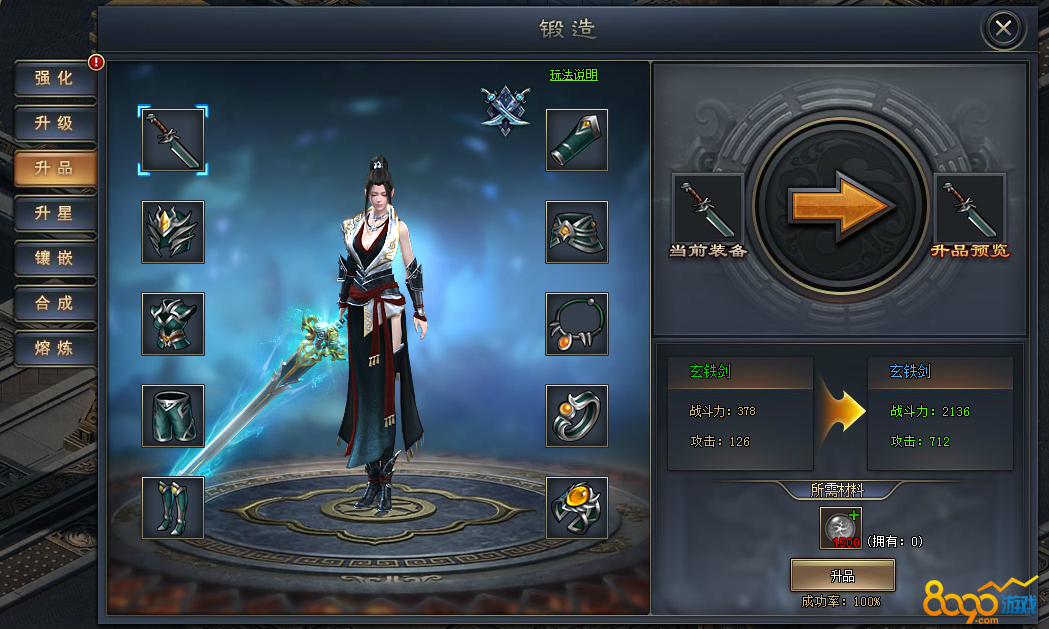This screenshot has width=1049, height=629.
Task: Switch to the 升星 tab
Action: click(55, 214)
